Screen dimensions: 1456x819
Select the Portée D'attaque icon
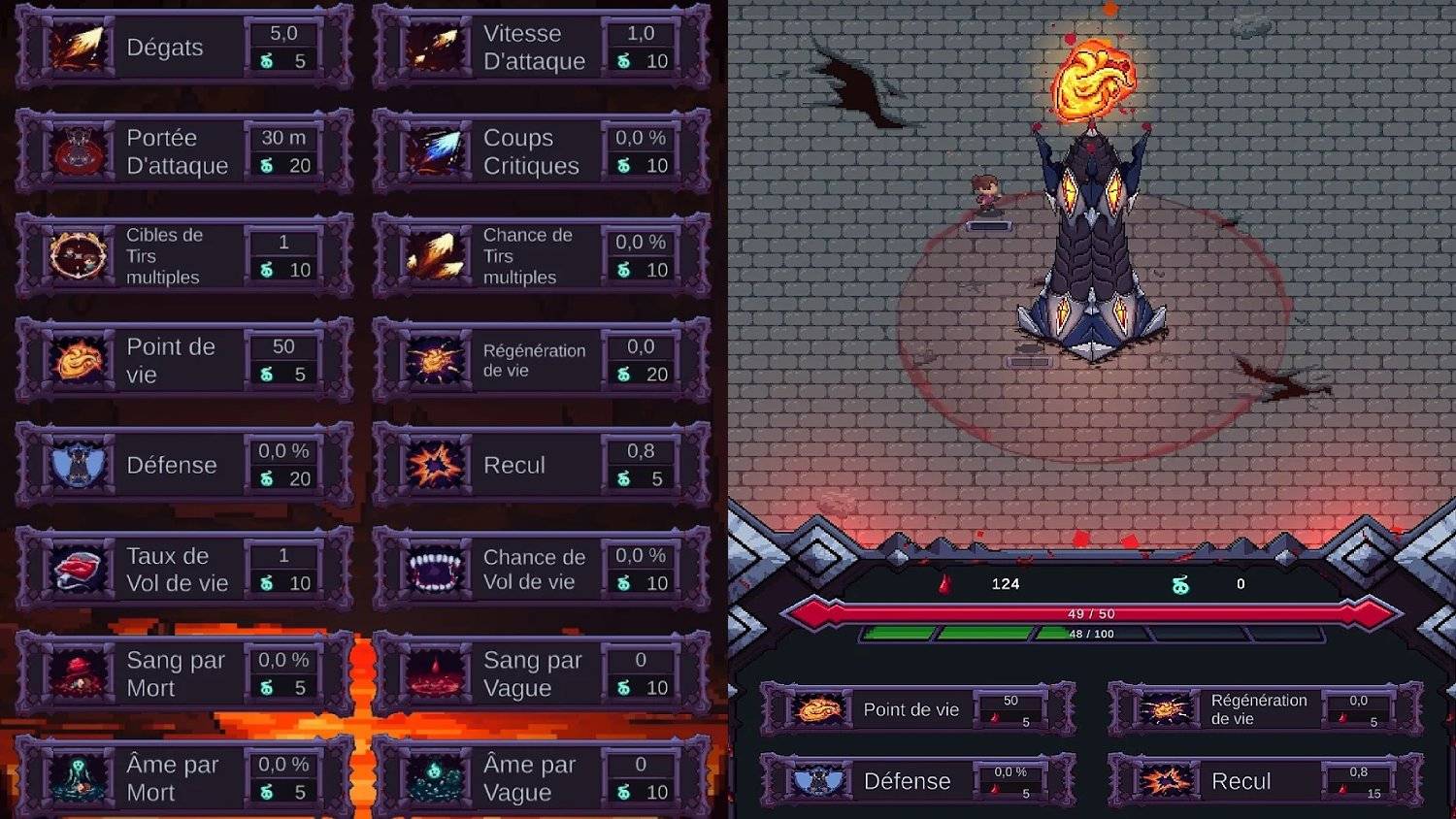pos(78,151)
